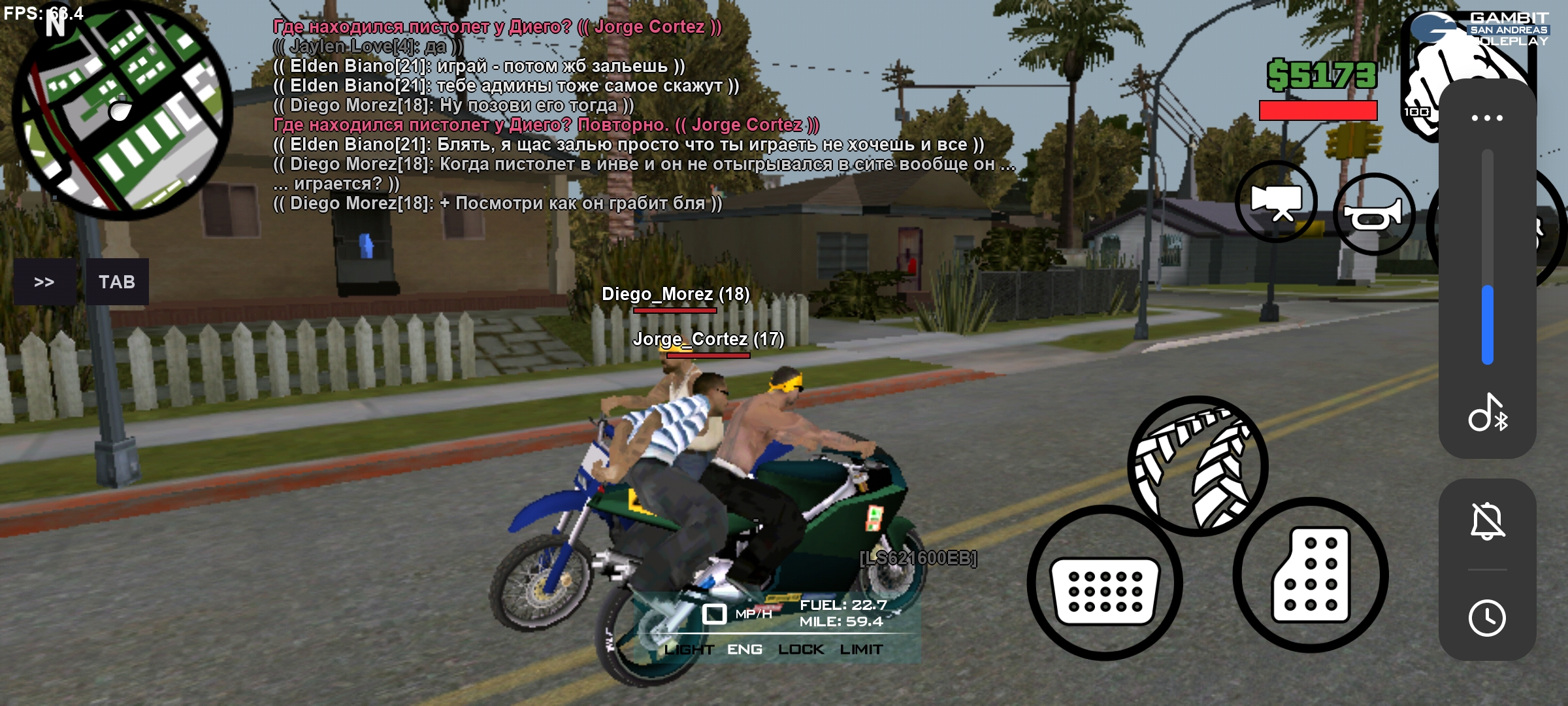Viewport: 1568px width, 706px height.
Task: Tap the Bluetooth music output icon
Action: click(1488, 413)
